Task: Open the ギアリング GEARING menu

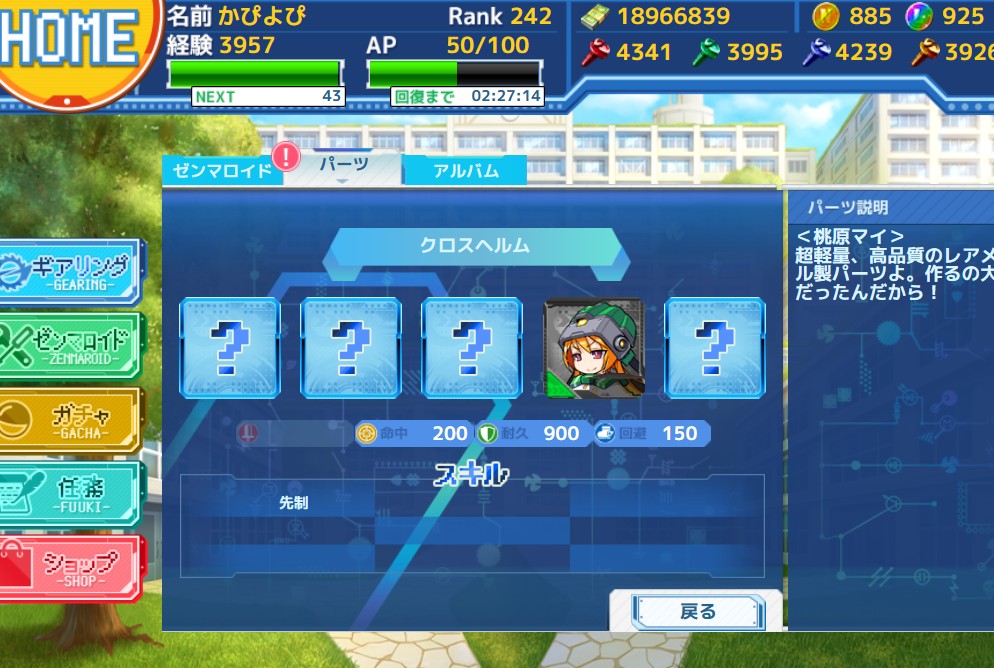Action: pos(72,271)
